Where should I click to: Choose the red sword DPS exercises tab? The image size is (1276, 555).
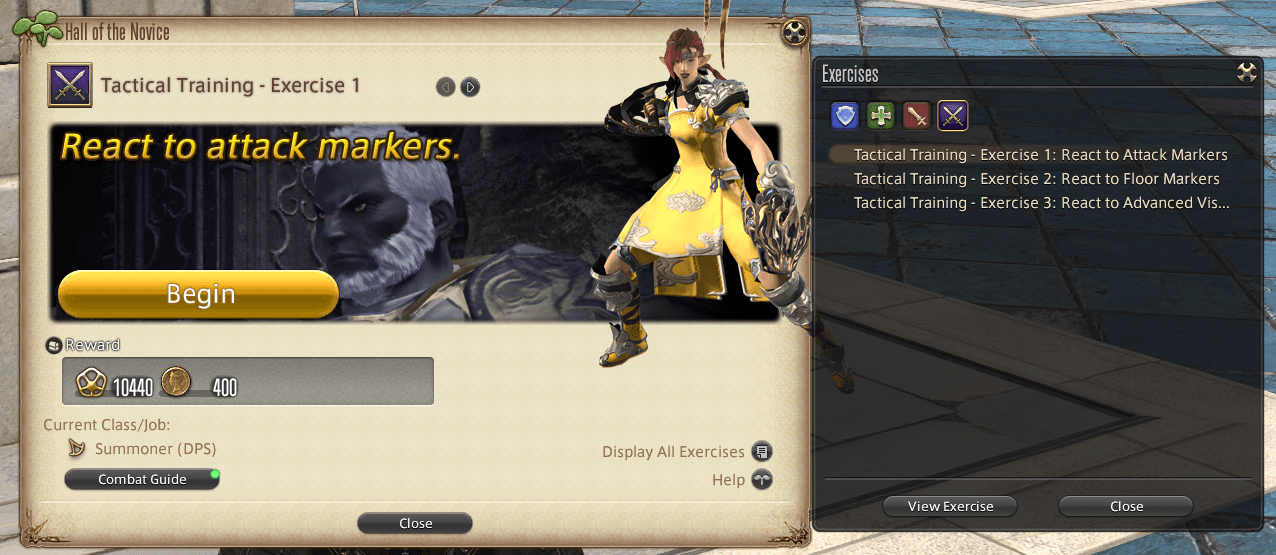click(917, 116)
